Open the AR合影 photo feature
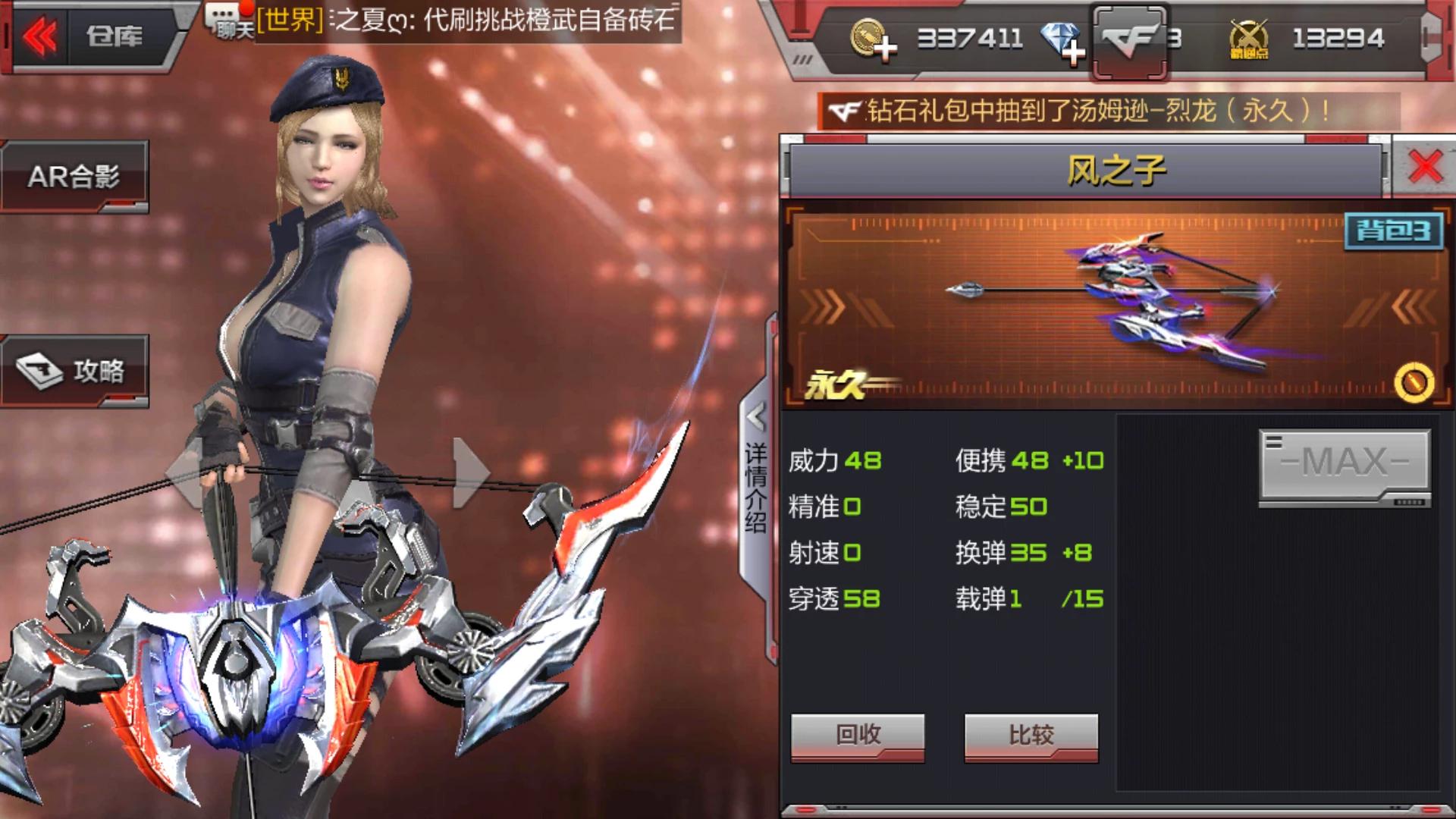This screenshot has height=819, width=1456. click(74, 177)
